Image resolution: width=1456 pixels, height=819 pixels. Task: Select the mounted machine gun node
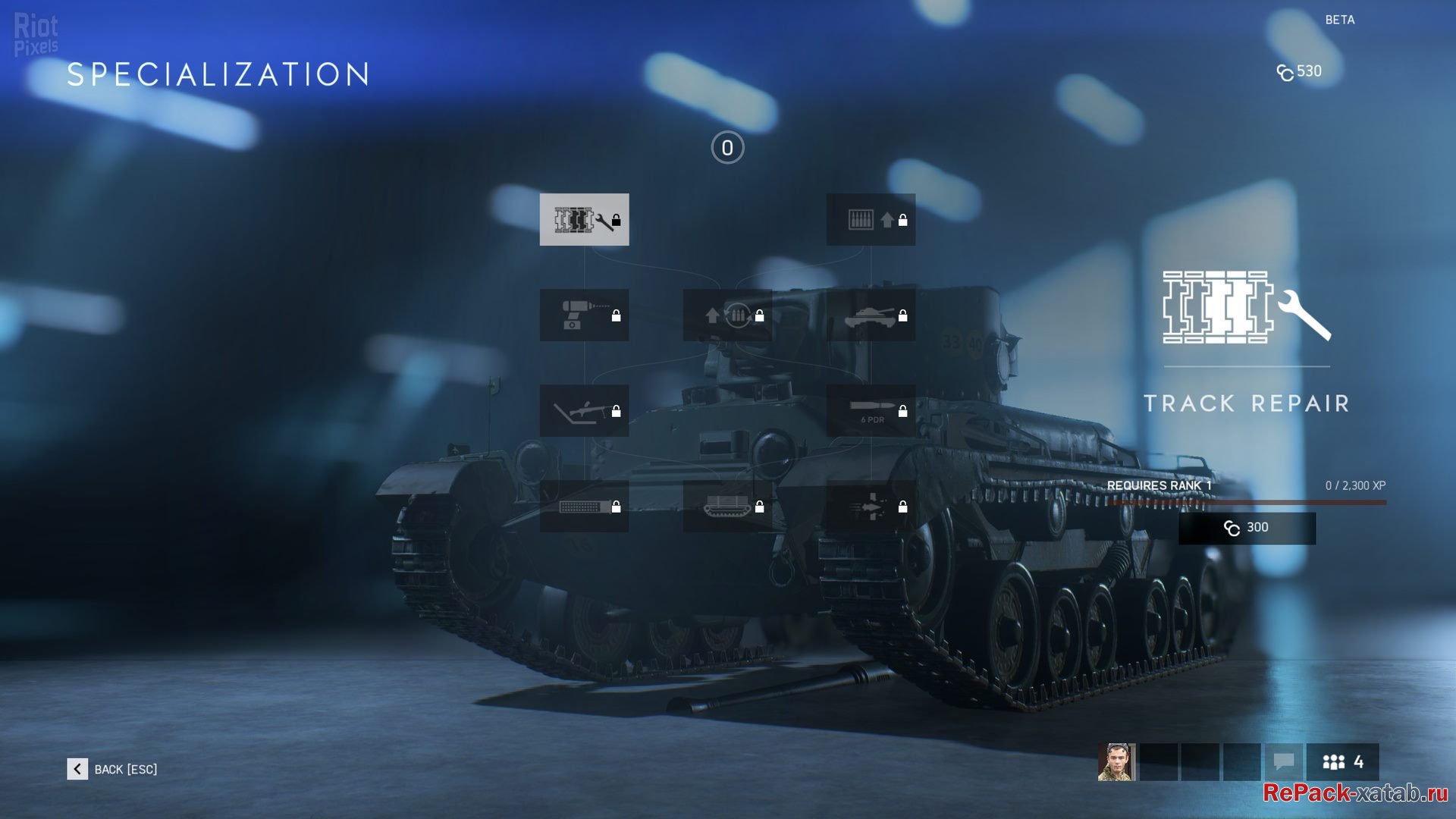click(x=584, y=410)
